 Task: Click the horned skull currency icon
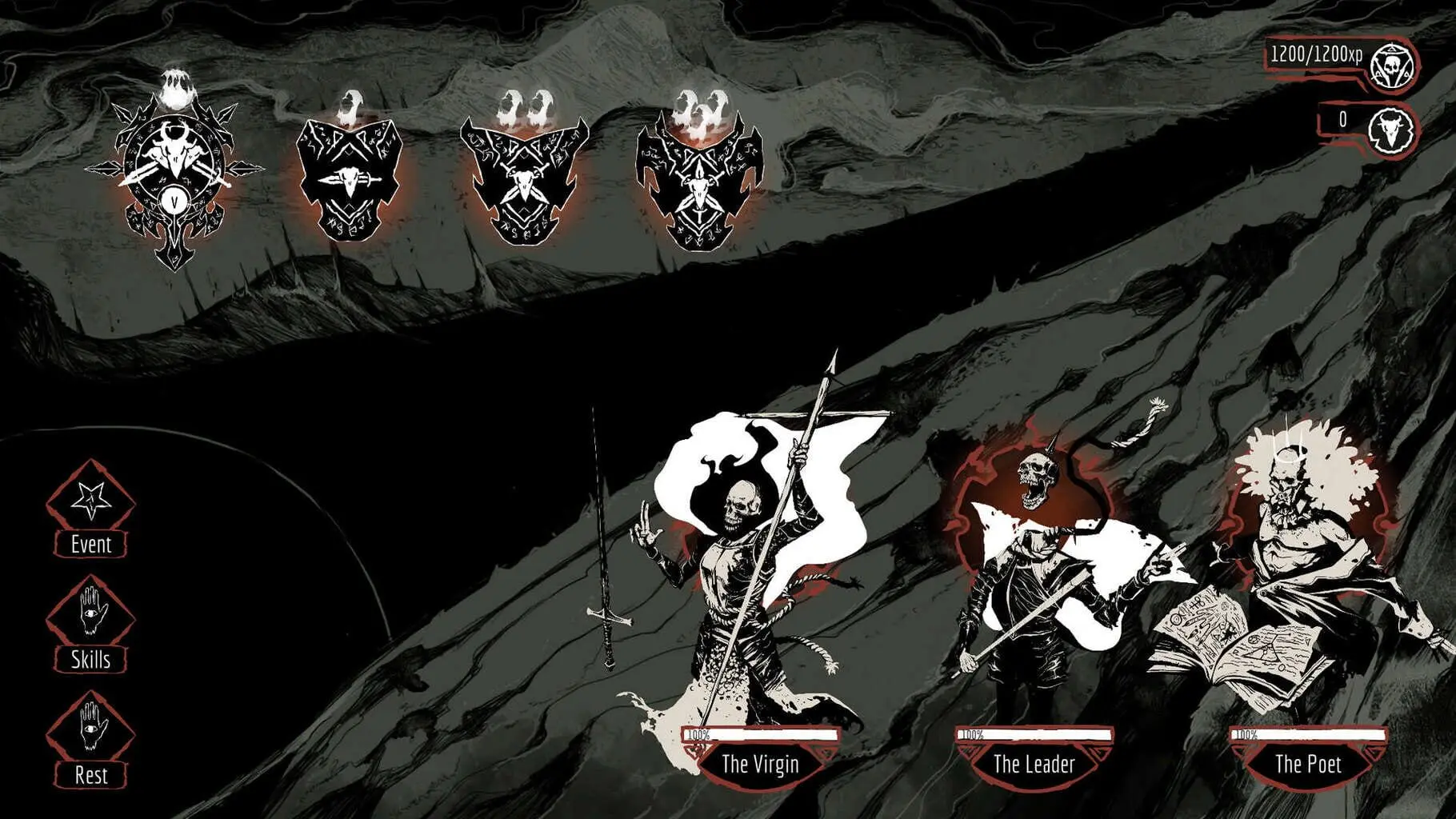1390,130
